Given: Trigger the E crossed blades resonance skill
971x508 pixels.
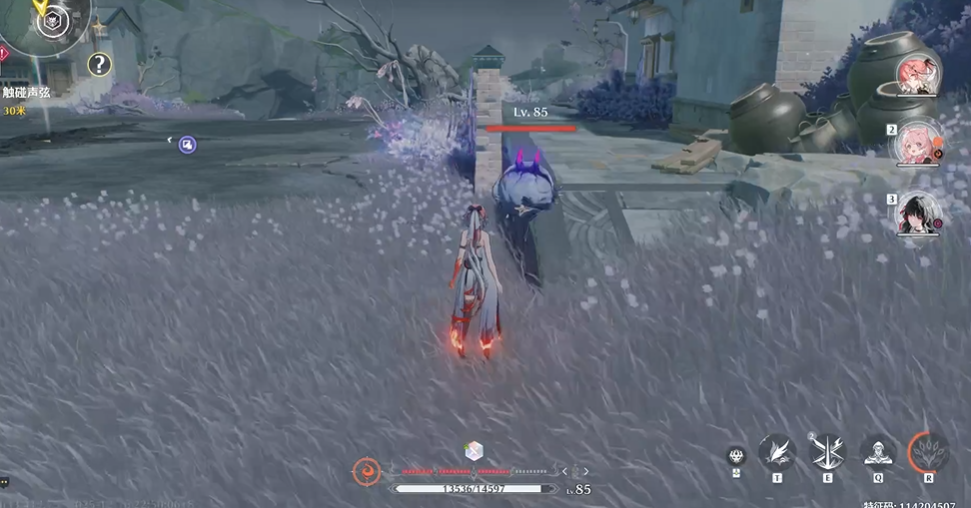Looking at the screenshot, I should click(x=827, y=452).
